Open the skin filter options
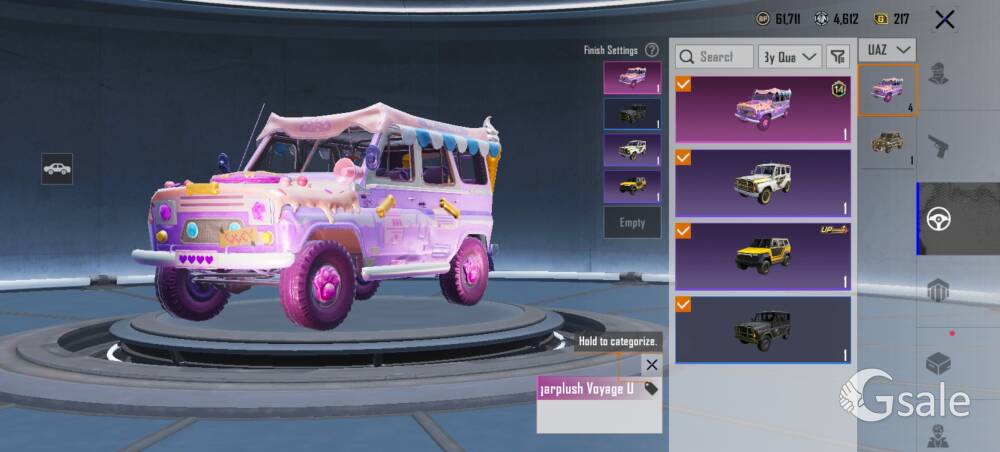This screenshot has width=1000, height=452. click(838, 57)
